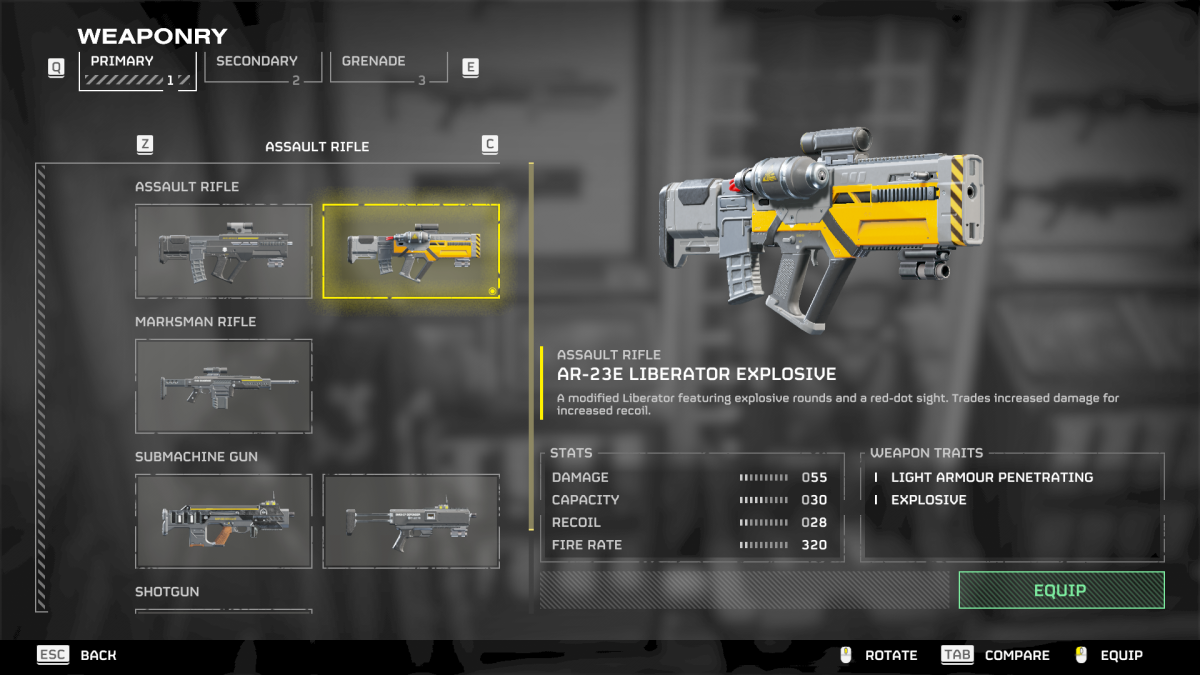This screenshot has width=1200, height=675.
Task: Go back from the Weaponry screen
Action: [x=77, y=655]
